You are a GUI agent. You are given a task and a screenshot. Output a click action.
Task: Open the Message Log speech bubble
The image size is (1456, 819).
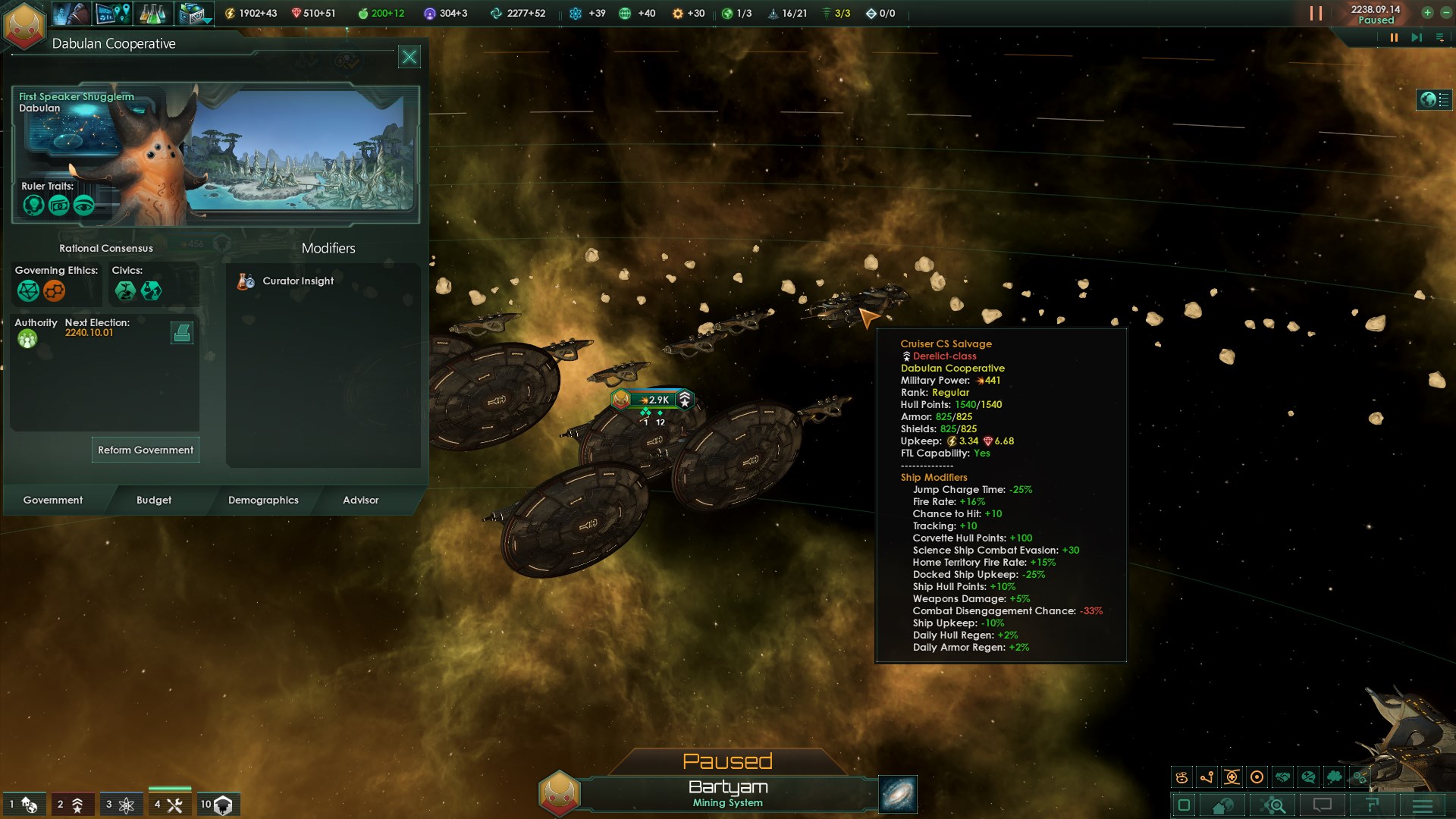1323,805
